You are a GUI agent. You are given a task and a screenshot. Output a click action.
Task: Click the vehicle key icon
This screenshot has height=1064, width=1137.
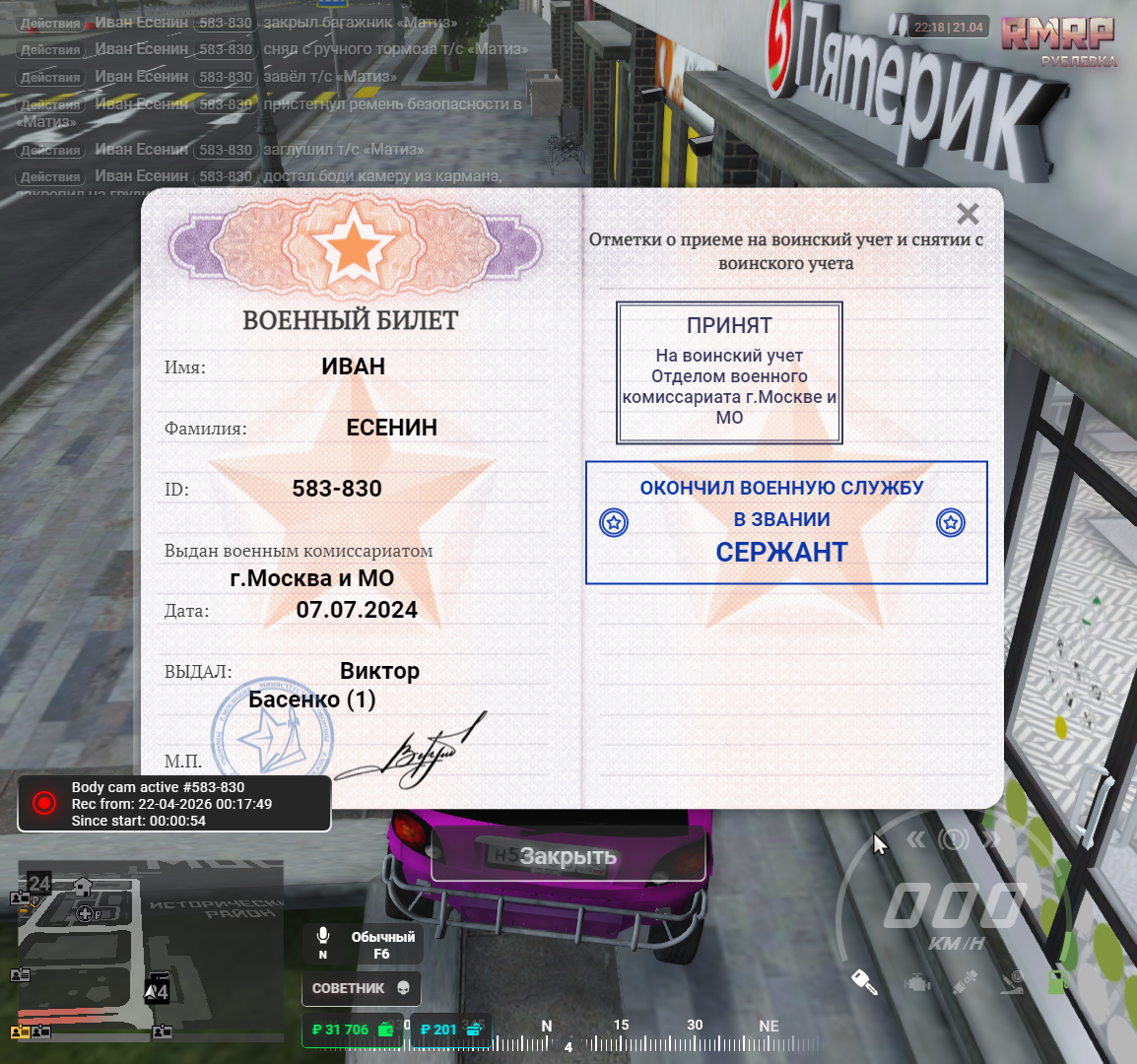click(x=864, y=981)
